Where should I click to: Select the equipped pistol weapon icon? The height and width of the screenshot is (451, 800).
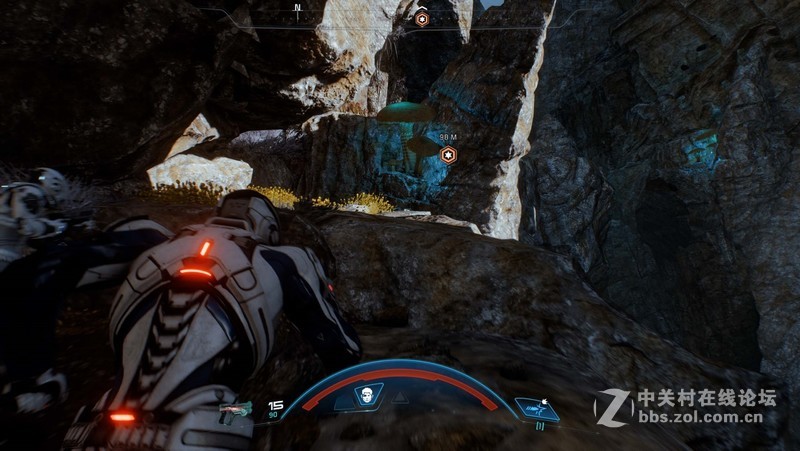pyautogui.click(x=237, y=408)
